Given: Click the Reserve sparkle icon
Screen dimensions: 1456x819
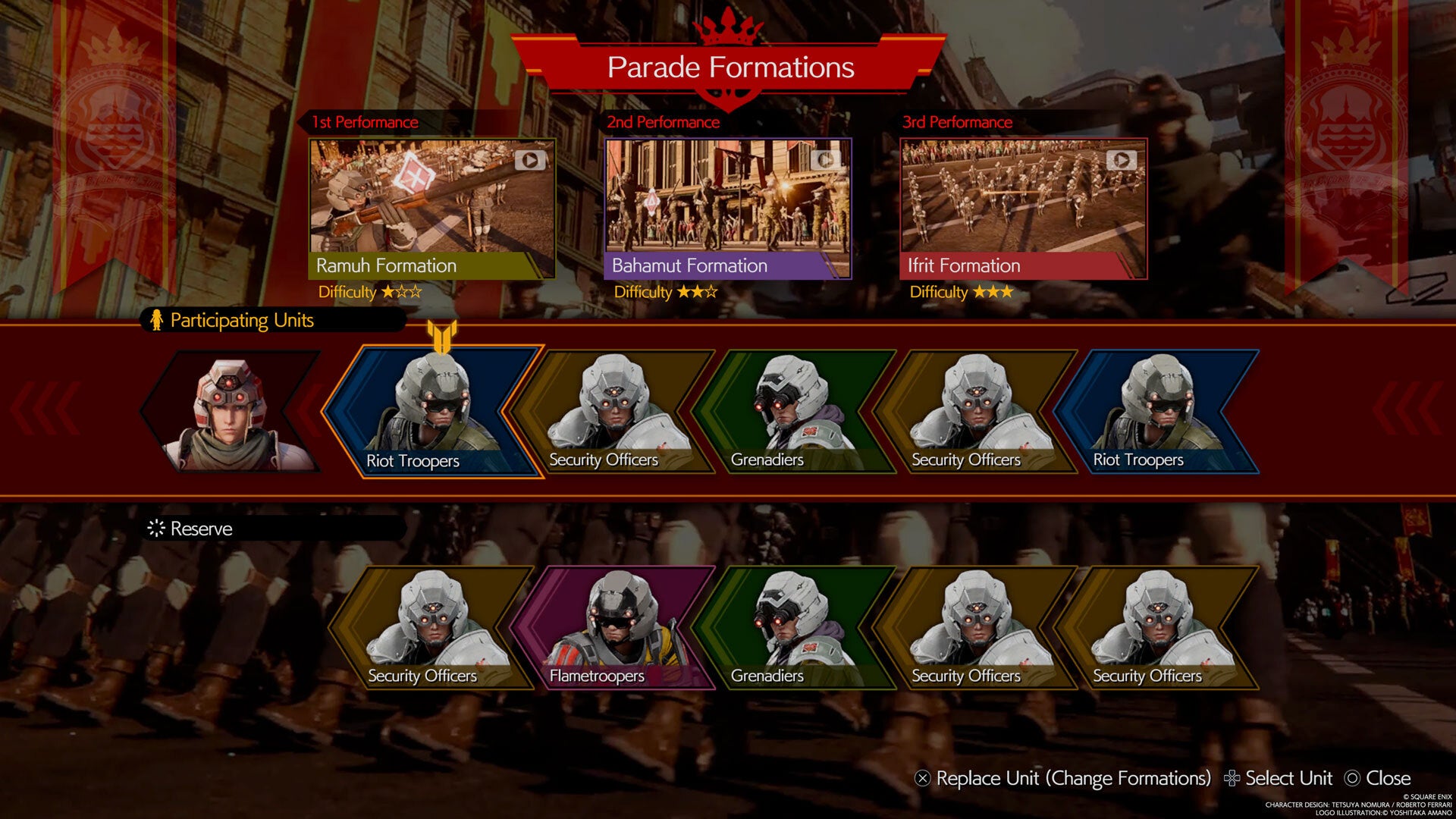Looking at the screenshot, I should click(157, 529).
